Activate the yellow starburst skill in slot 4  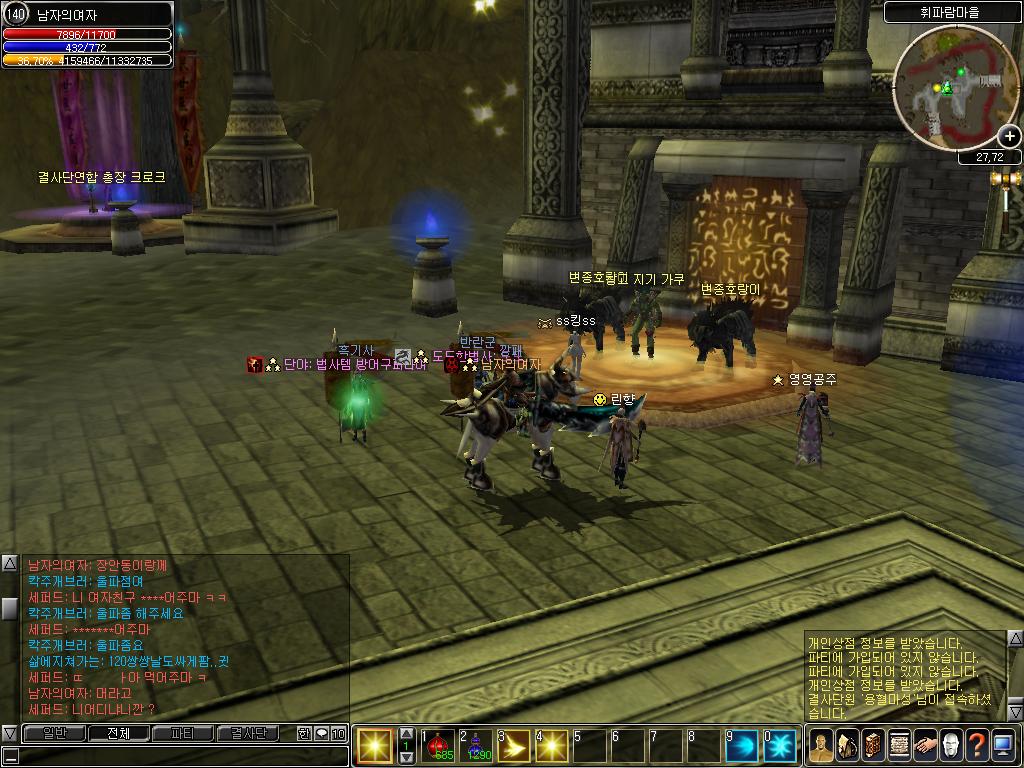tap(552, 746)
